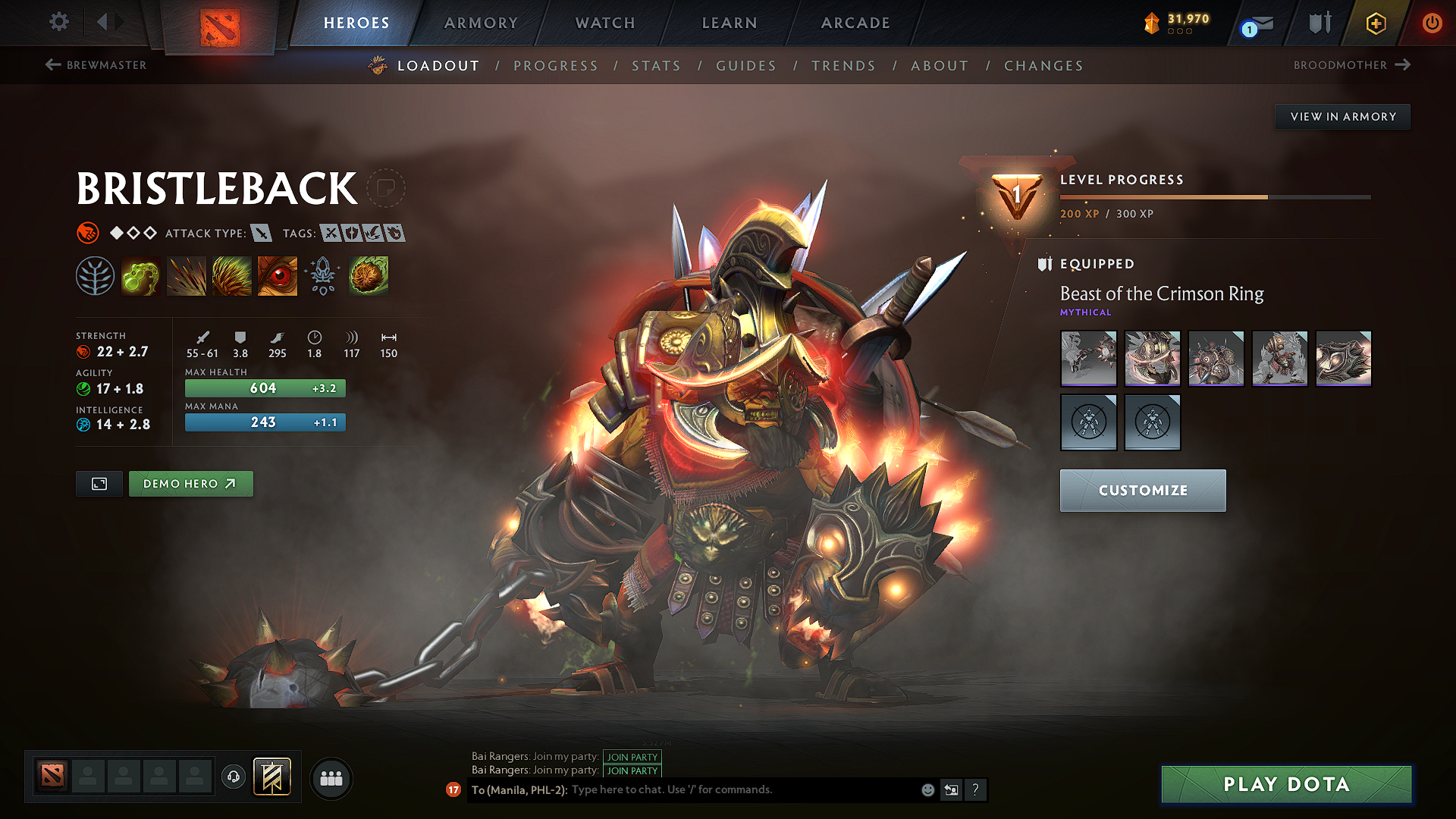Open the emoji picker in the chat bar

tap(927, 789)
